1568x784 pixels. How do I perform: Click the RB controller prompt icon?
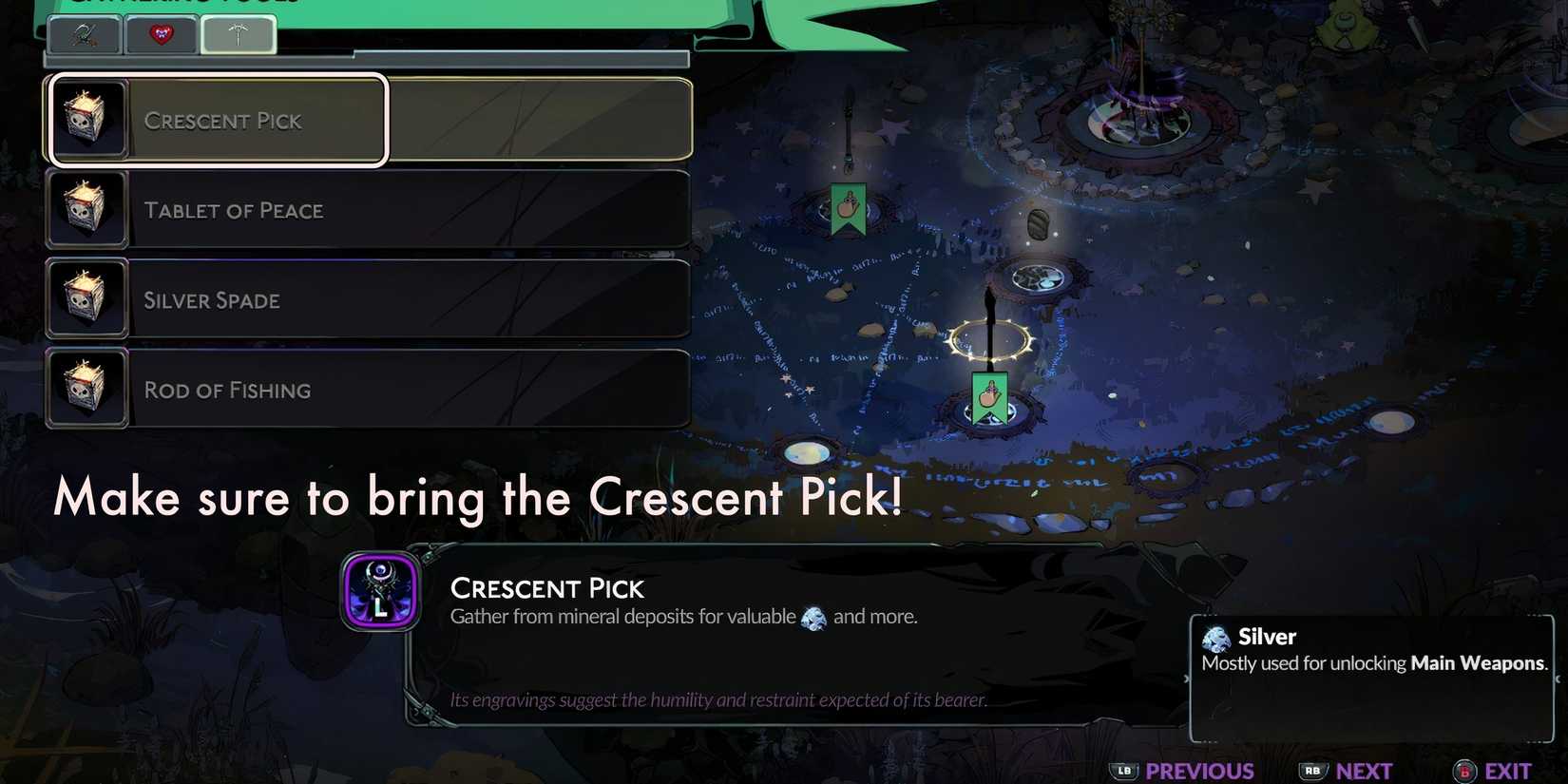[1313, 771]
